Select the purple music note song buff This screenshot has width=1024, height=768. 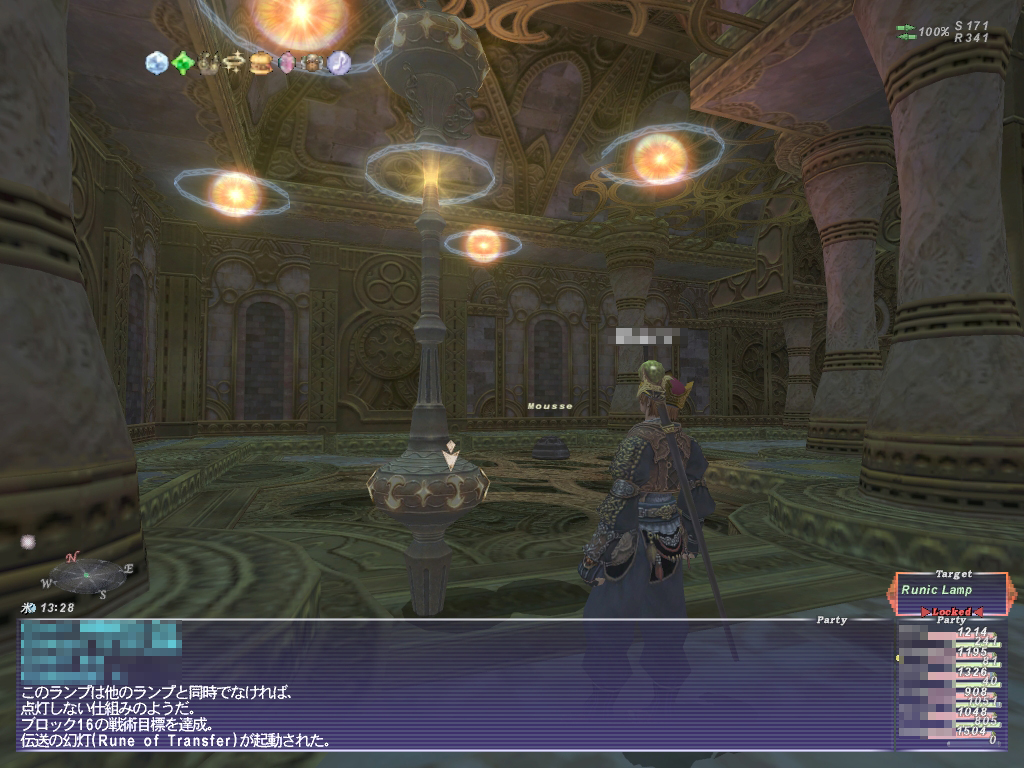tap(339, 63)
